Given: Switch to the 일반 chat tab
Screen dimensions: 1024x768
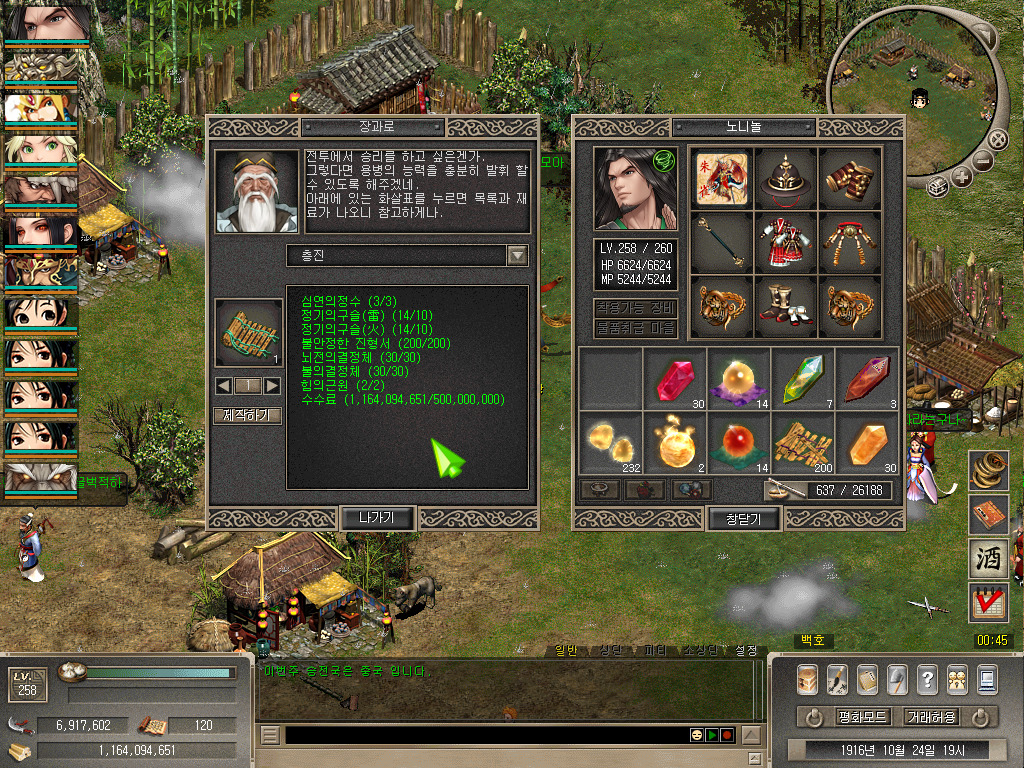Looking at the screenshot, I should coord(565,650).
